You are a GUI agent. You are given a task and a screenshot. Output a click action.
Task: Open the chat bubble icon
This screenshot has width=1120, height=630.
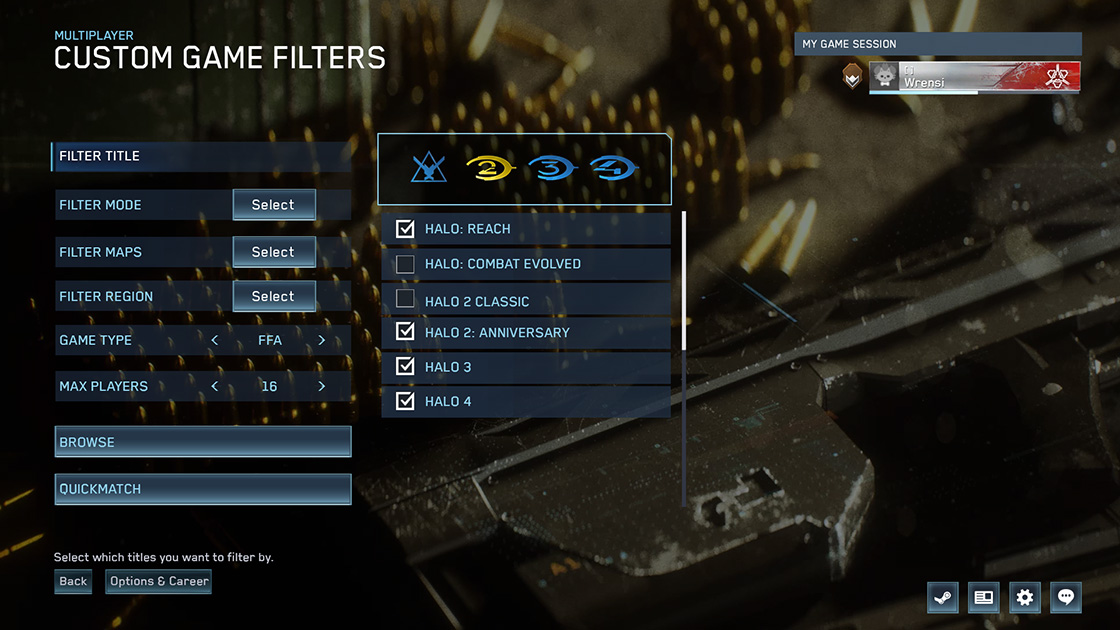click(1066, 597)
